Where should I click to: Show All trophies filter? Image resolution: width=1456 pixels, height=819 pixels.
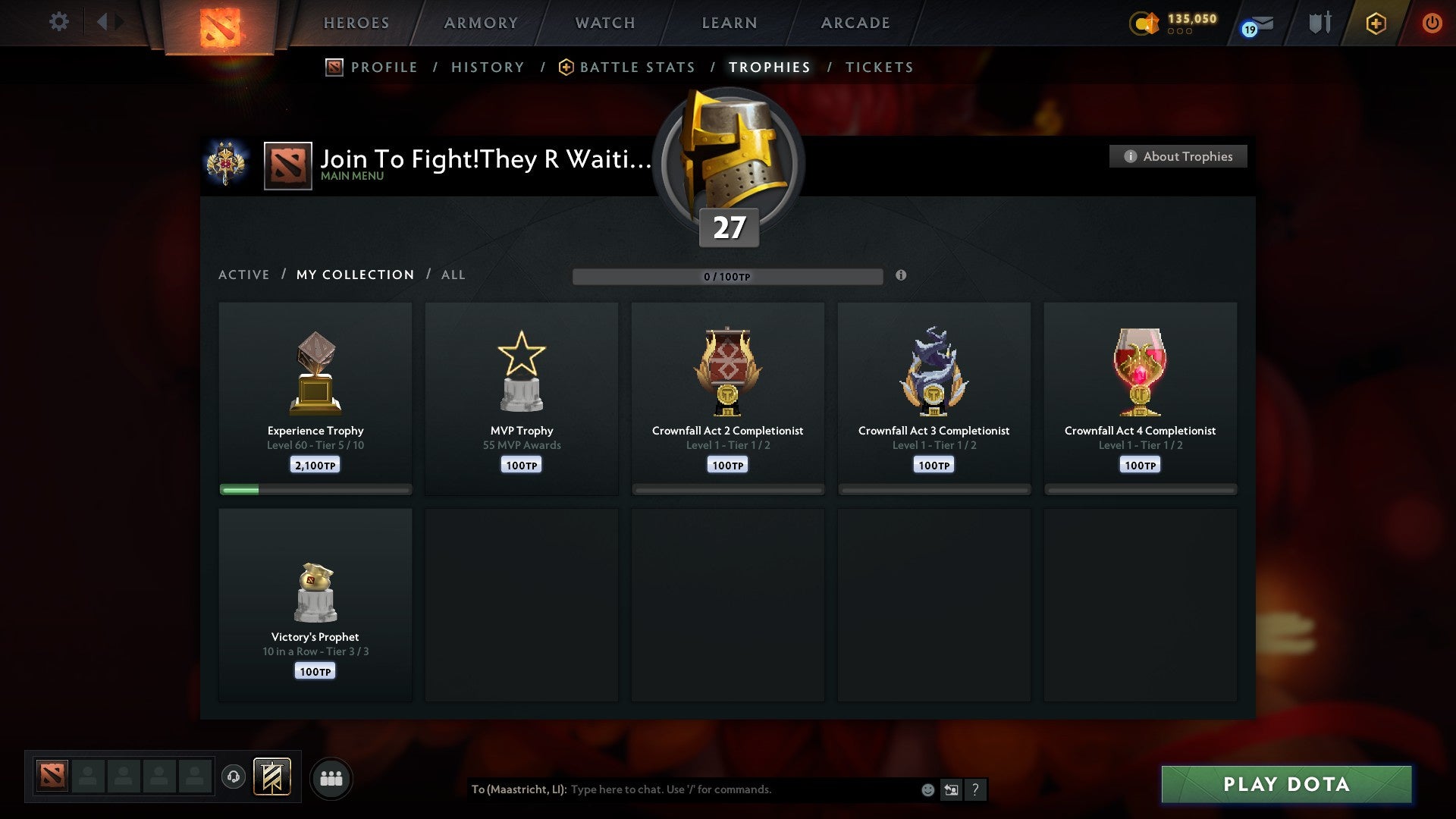pyautogui.click(x=453, y=275)
